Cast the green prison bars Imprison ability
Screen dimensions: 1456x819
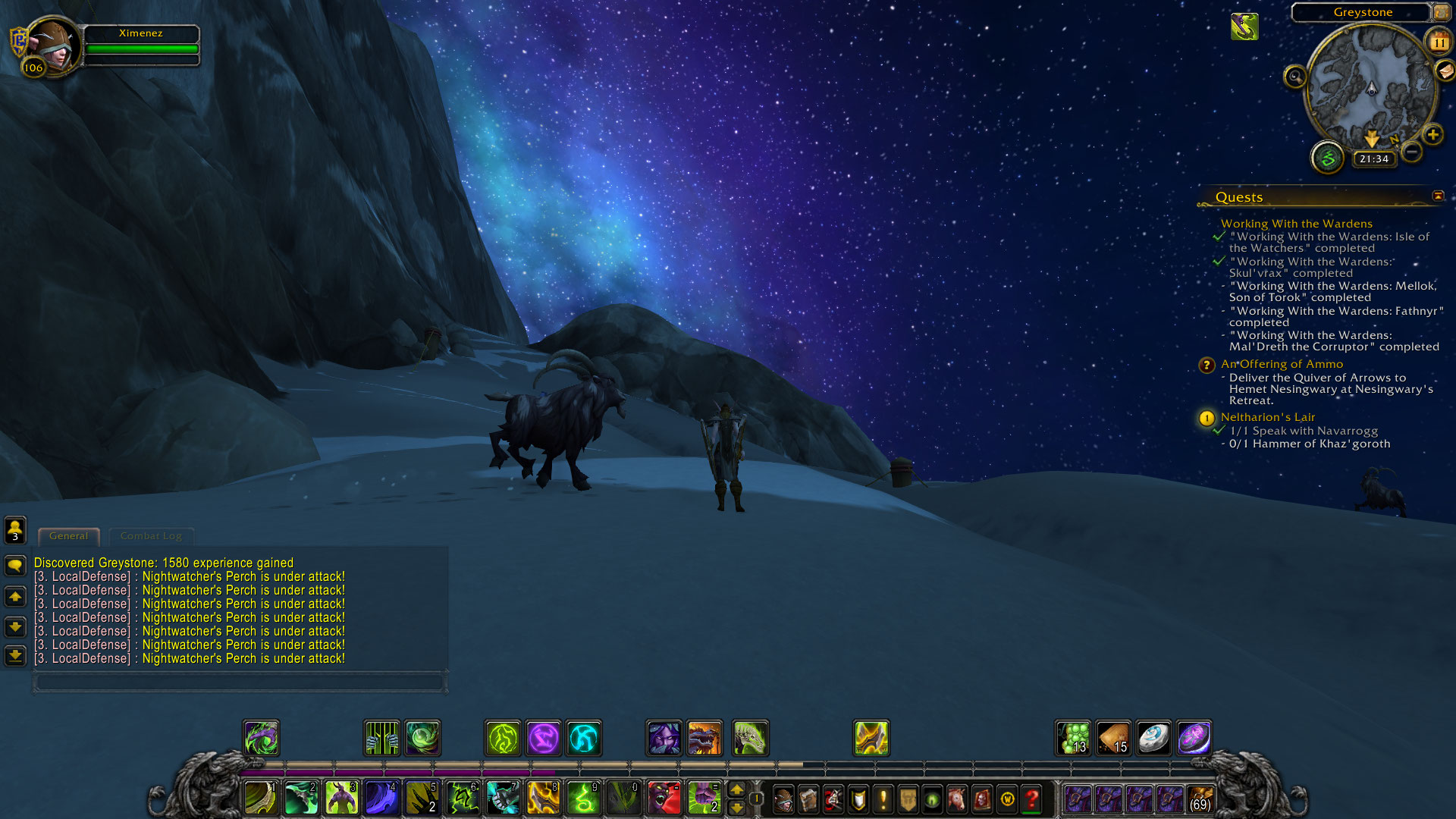coord(381,738)
